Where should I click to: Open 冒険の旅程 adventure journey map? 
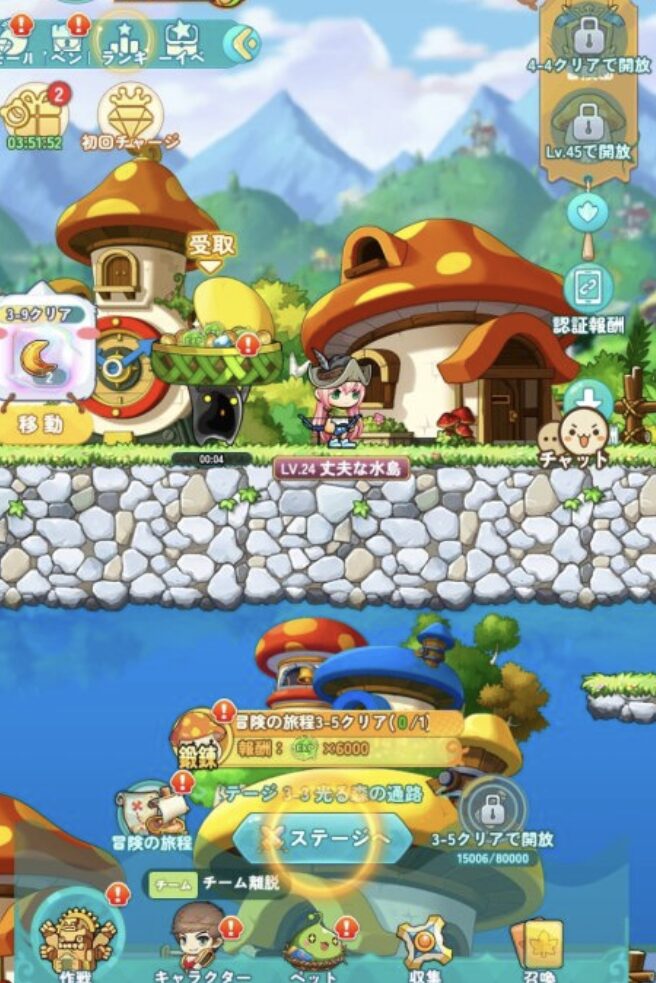tap(153, 810)
